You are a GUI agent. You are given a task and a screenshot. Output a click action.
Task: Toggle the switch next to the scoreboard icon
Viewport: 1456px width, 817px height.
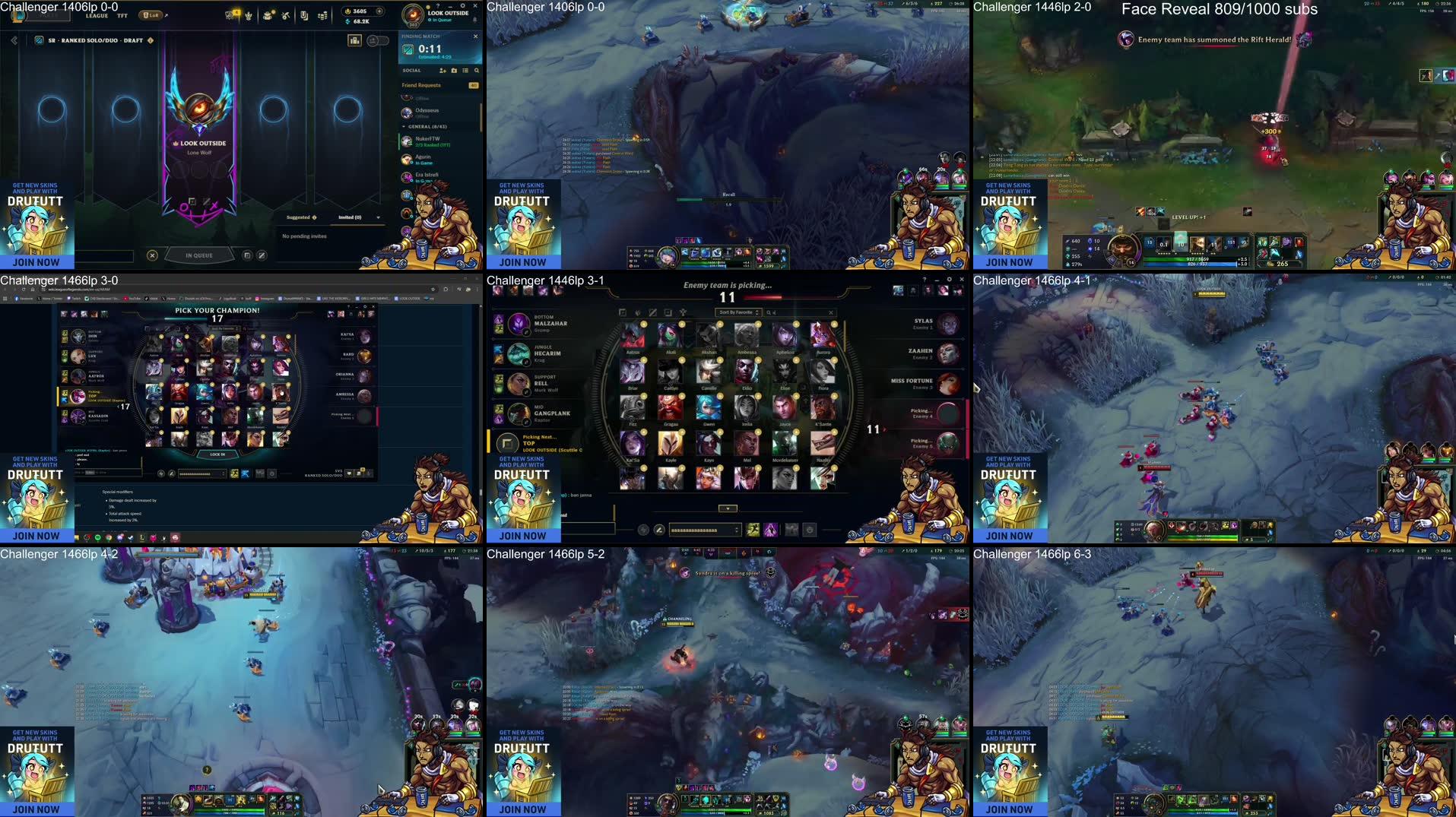[x=378, y=40]
